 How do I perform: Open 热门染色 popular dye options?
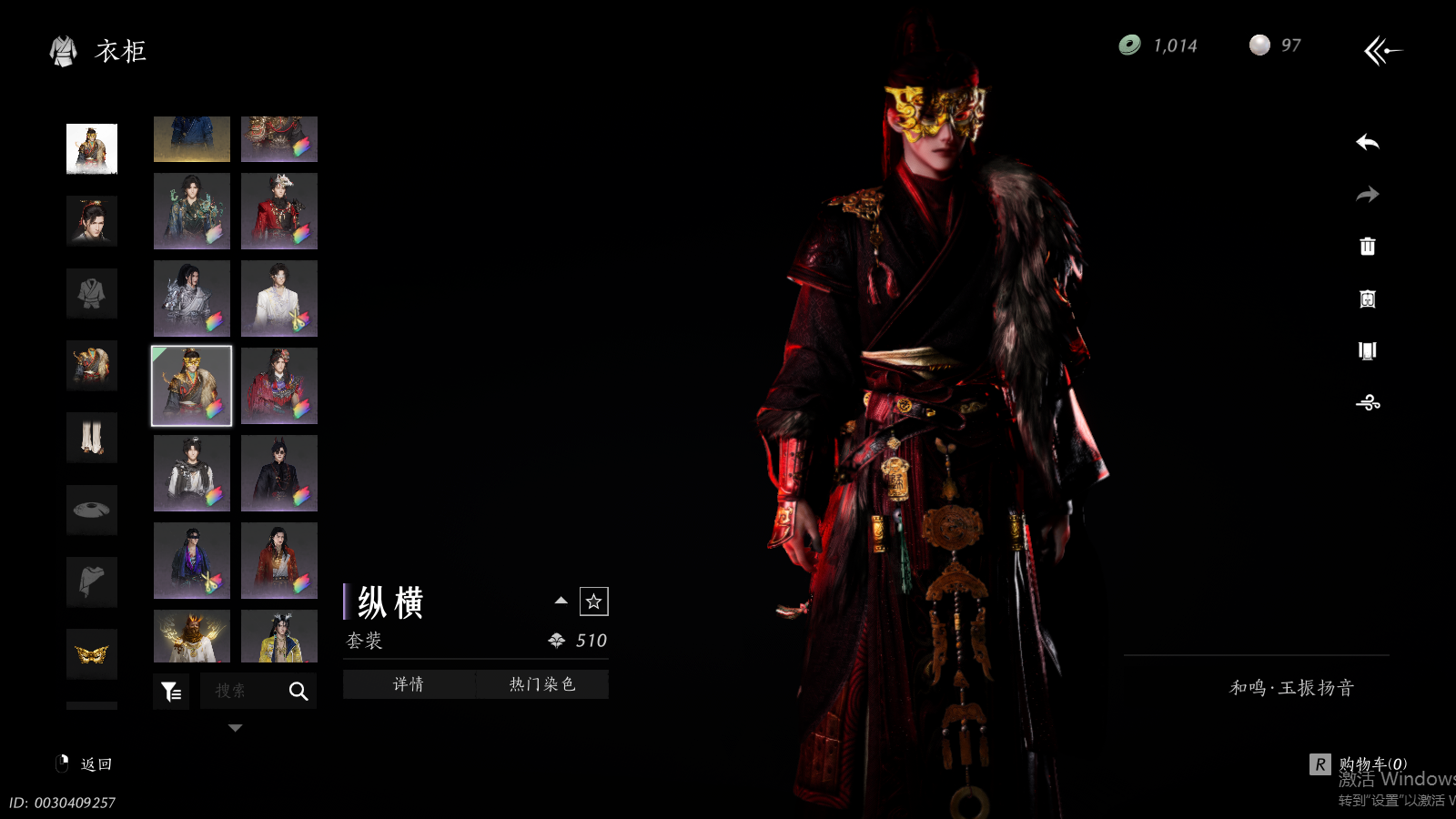[x=542, y=684]
